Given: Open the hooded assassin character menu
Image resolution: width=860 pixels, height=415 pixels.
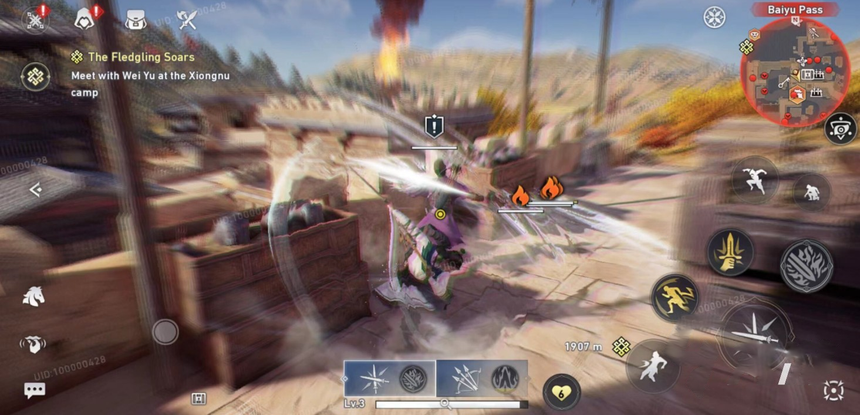Looking at the screenshot, I should tap(85, 18).
